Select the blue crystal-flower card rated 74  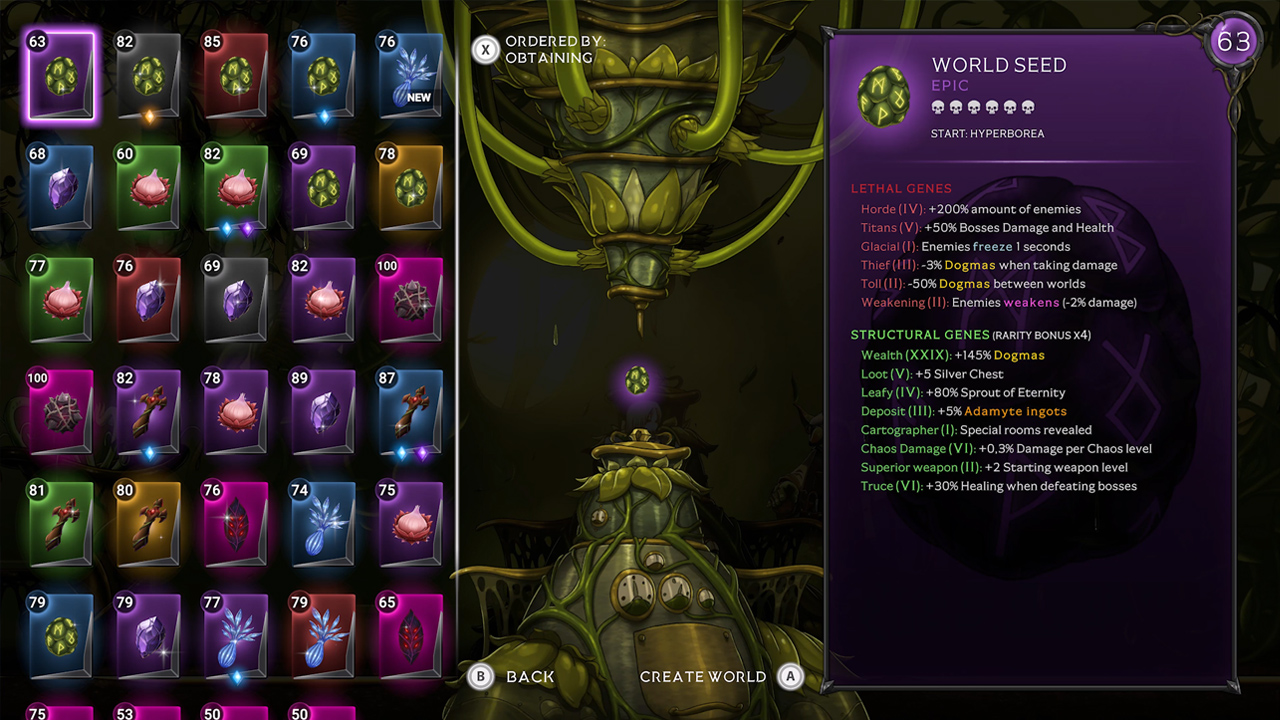click(x=323, y=523)
